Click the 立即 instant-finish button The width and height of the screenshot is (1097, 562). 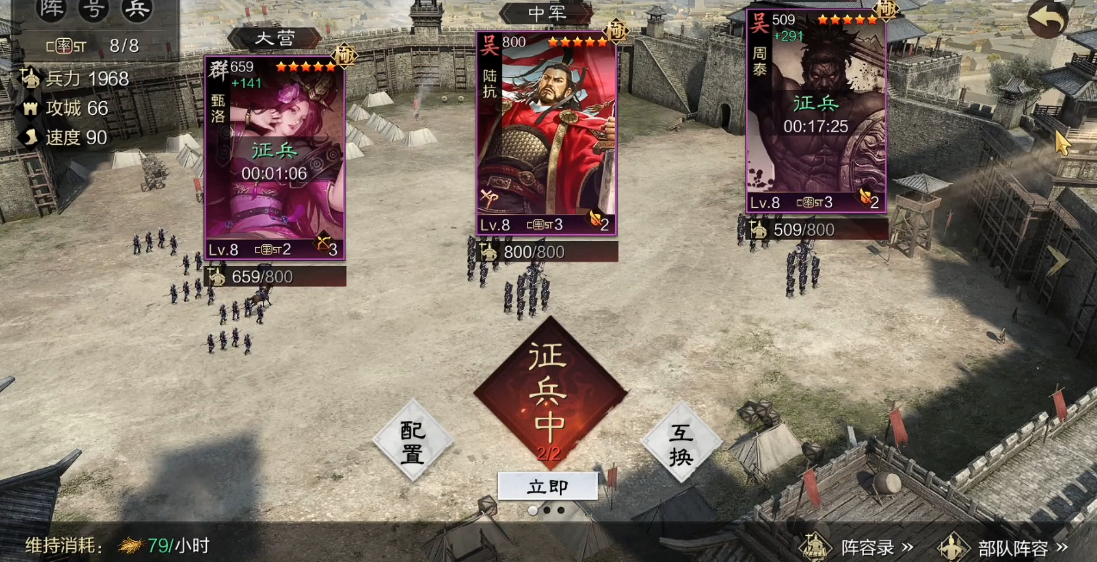pyautogui.click(x=547, y=486)
